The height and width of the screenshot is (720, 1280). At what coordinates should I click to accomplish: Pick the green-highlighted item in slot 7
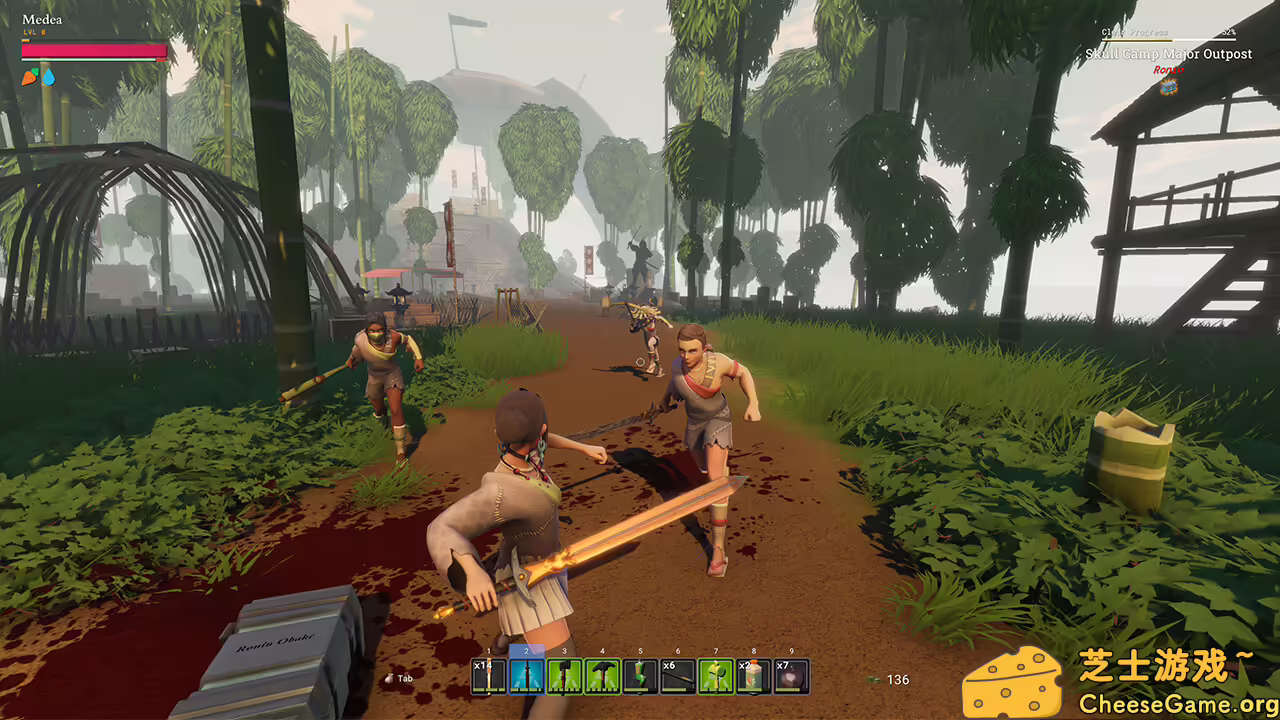[716, 677]
